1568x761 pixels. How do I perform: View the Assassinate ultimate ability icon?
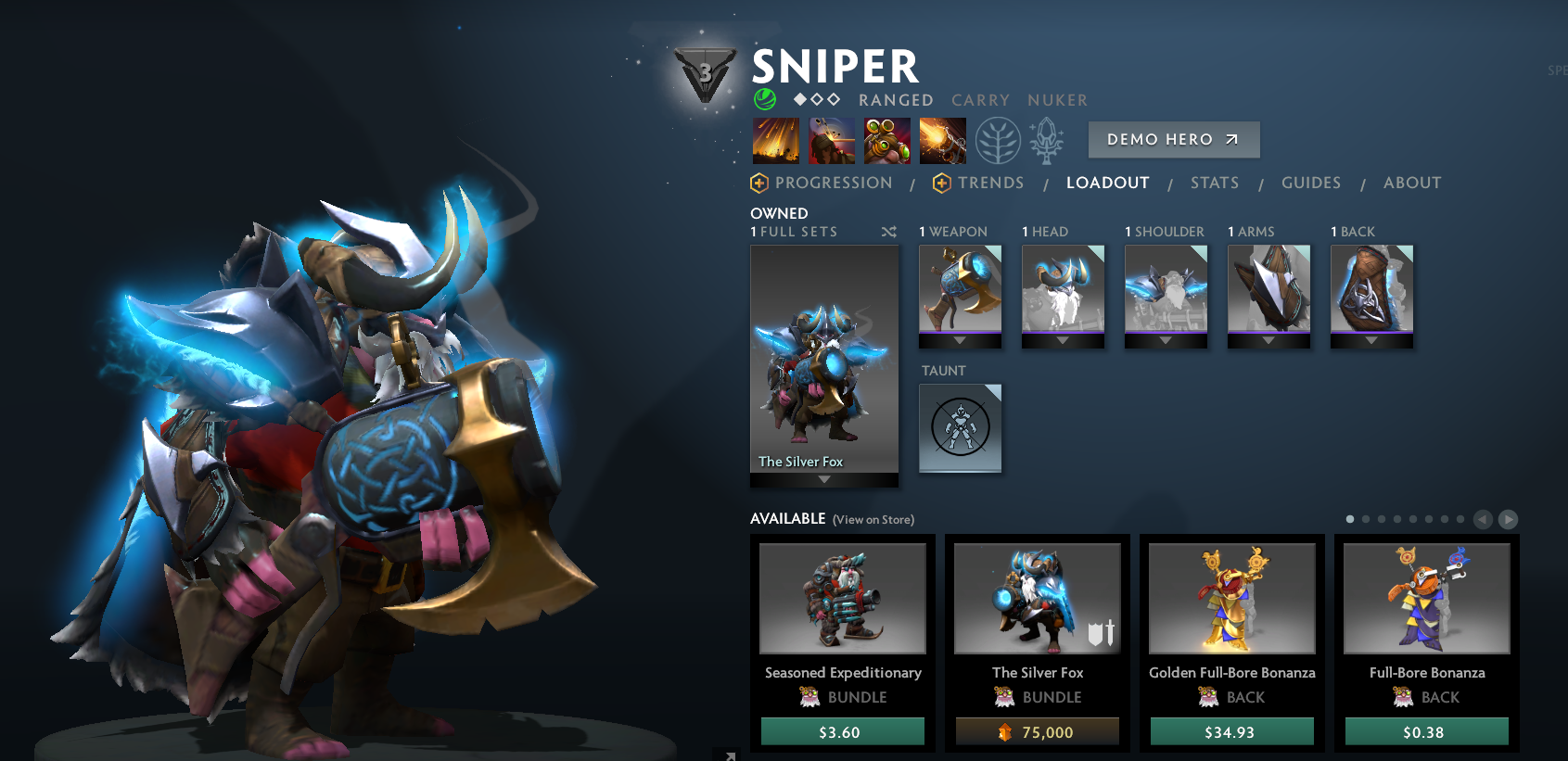click(x=944, y=141)
